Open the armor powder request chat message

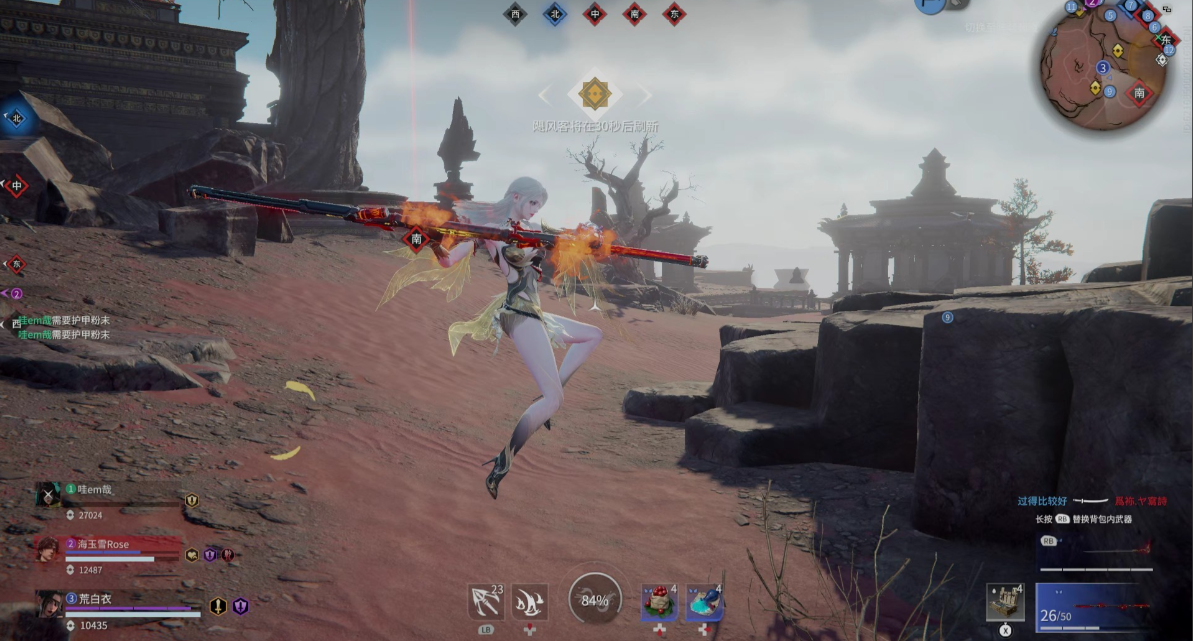point(65,327)
